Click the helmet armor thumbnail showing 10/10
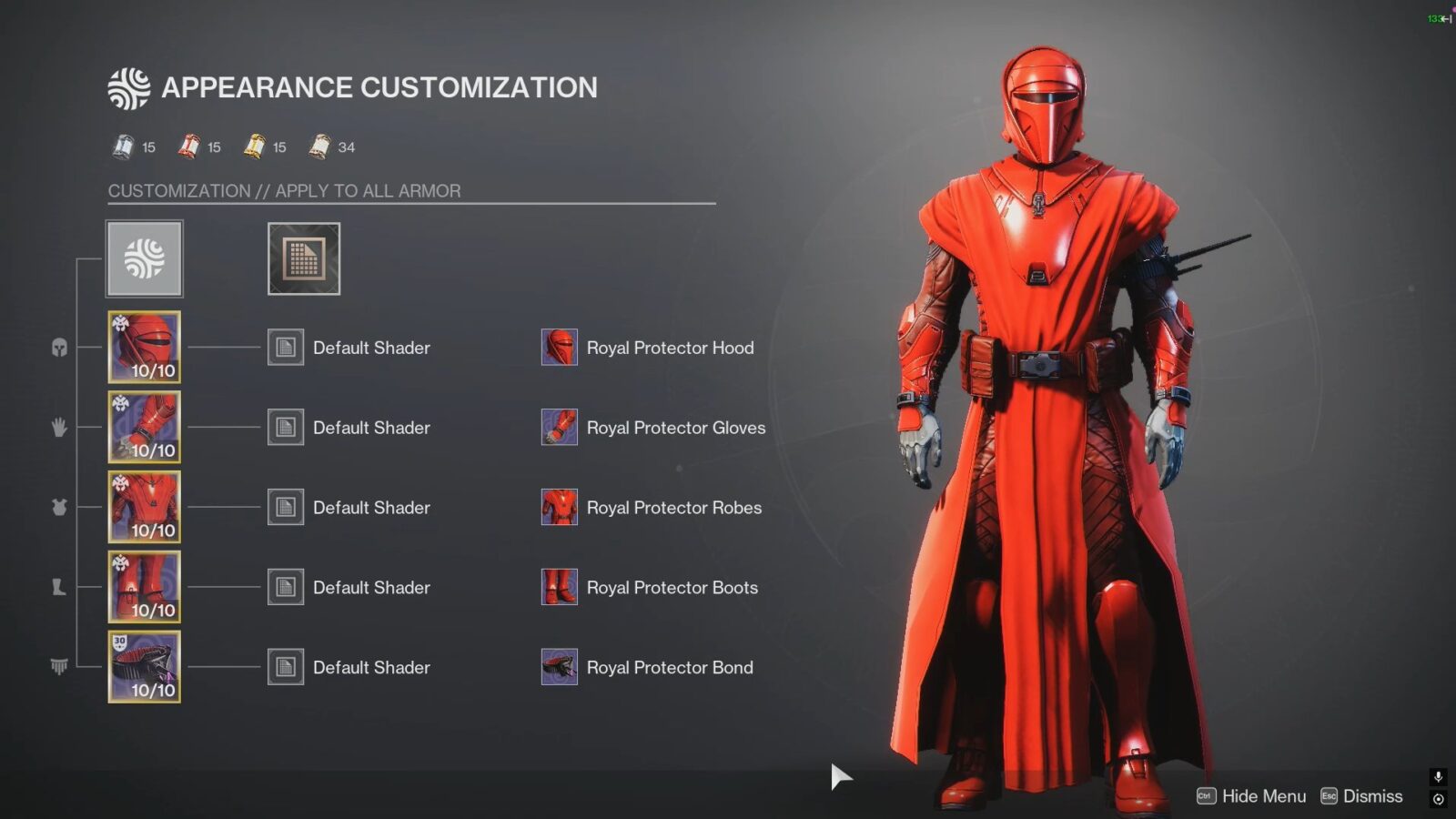This screenshot has height=819, width=1456. (x=143, y=347)
